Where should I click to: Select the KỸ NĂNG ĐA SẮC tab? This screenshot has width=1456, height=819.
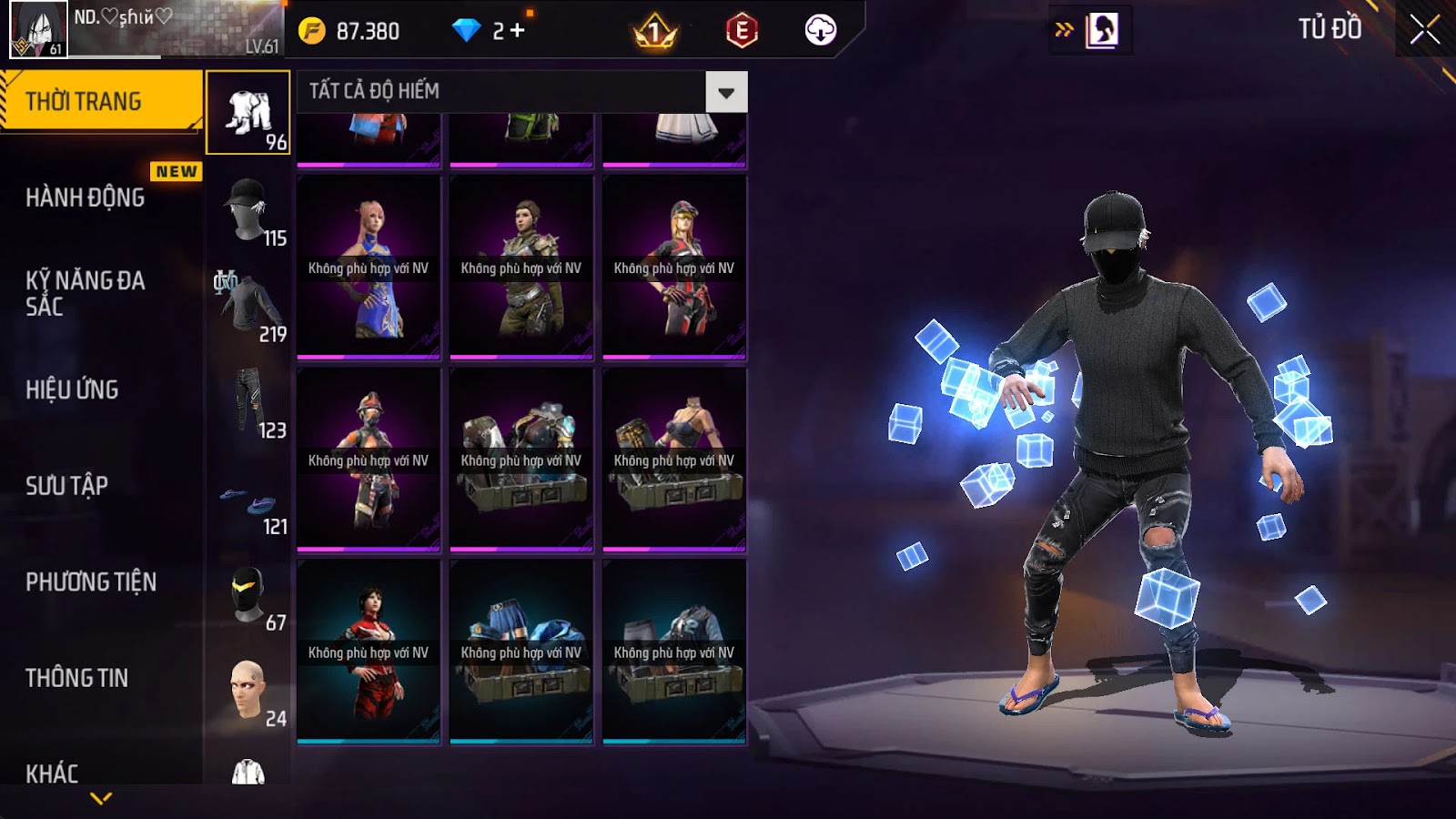pyautogui.click(x=86, y=293)
